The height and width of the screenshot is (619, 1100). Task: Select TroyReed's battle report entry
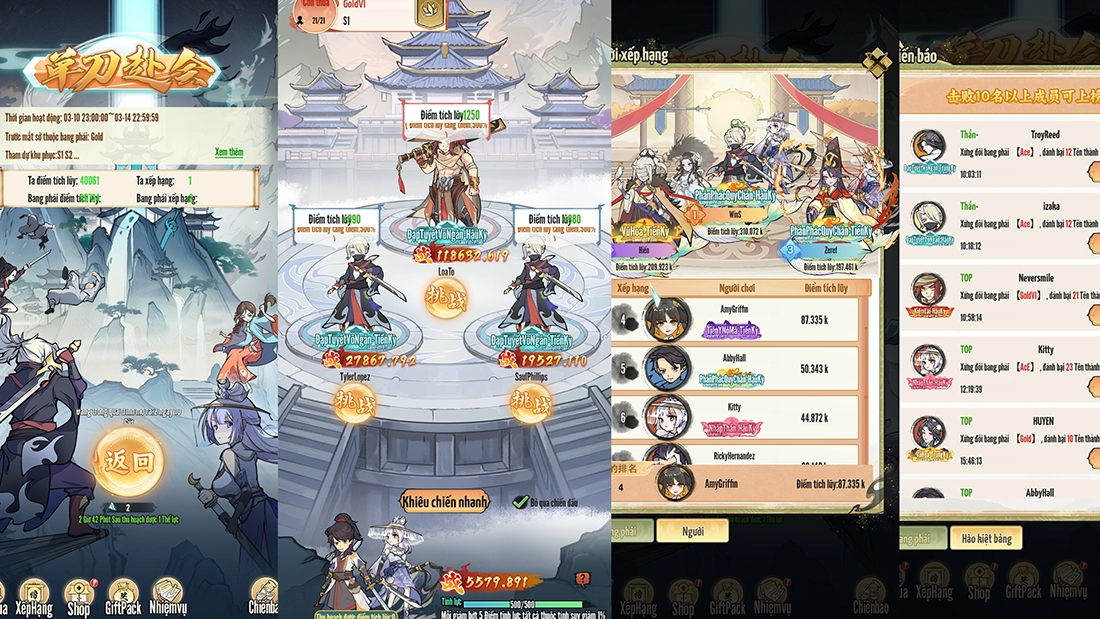pyautogui.click(x=1000, y=153)
